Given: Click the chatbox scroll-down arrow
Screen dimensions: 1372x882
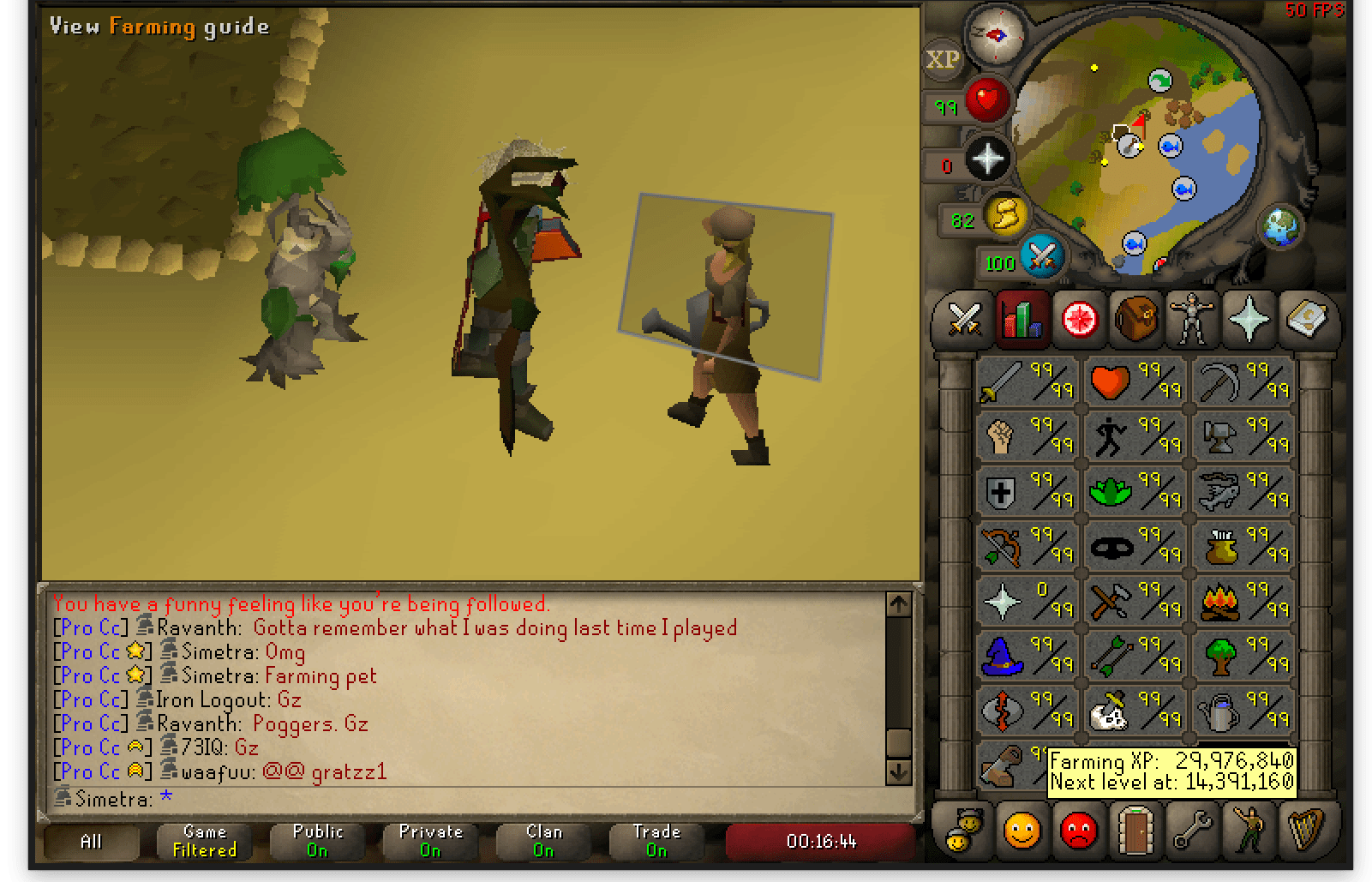Looking at the screenshot, I should 898,774.
